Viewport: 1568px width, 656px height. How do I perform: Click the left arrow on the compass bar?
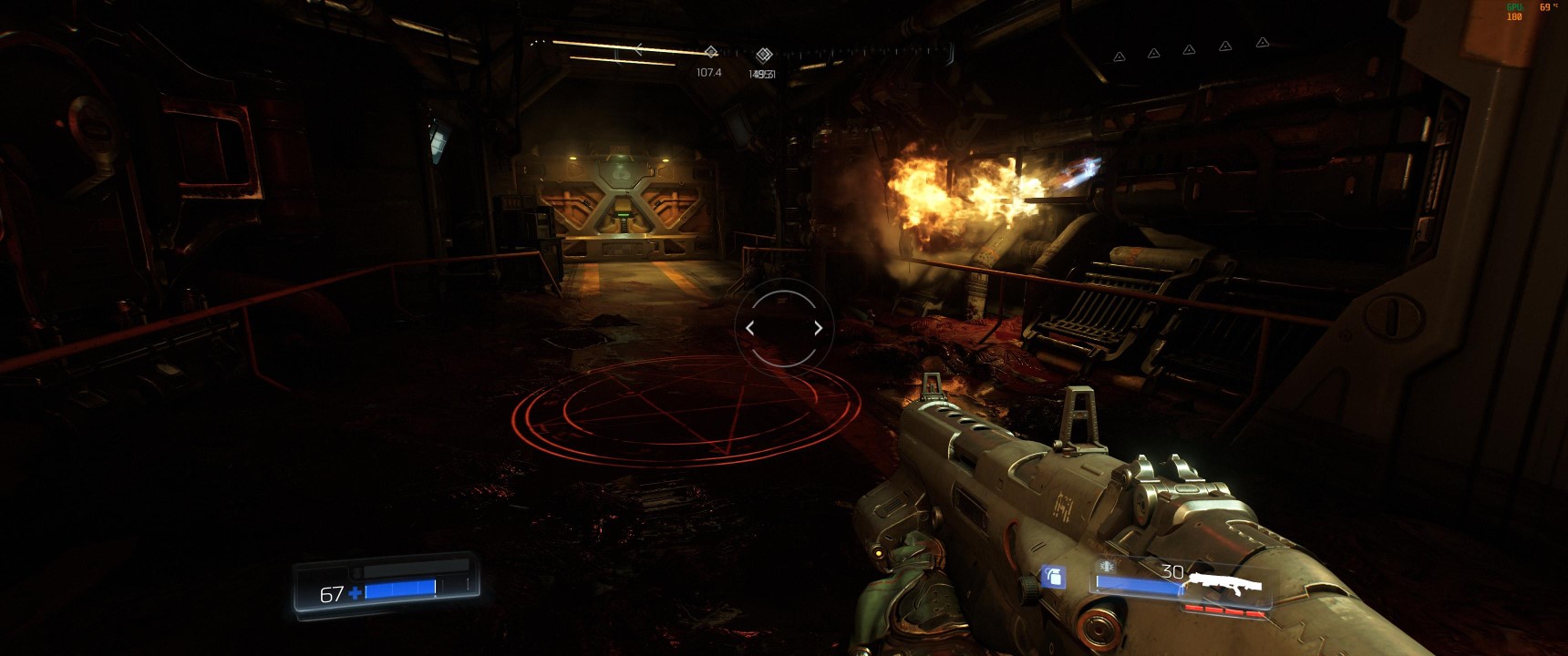[x=638, y=49]
